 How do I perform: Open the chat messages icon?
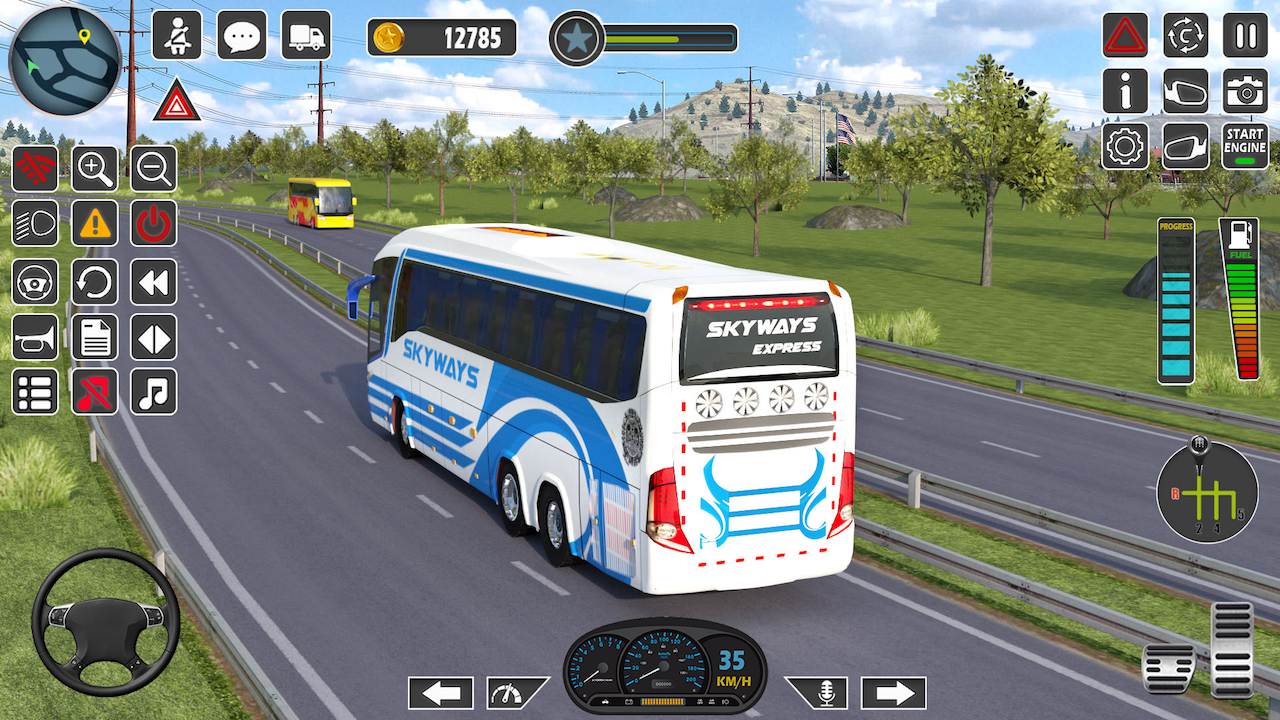(x=241, y=36)
